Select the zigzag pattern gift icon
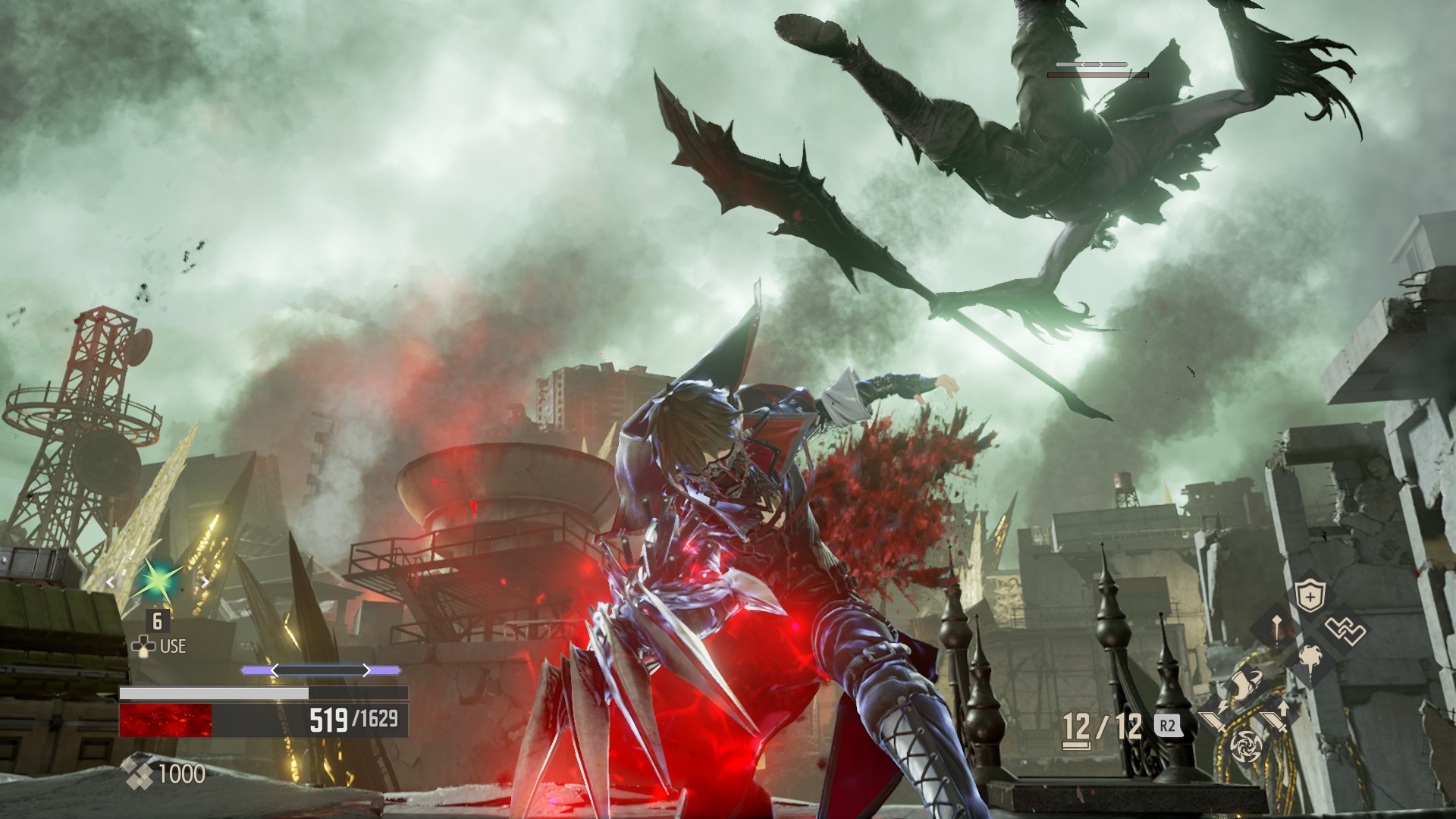 pos(1345,630)
